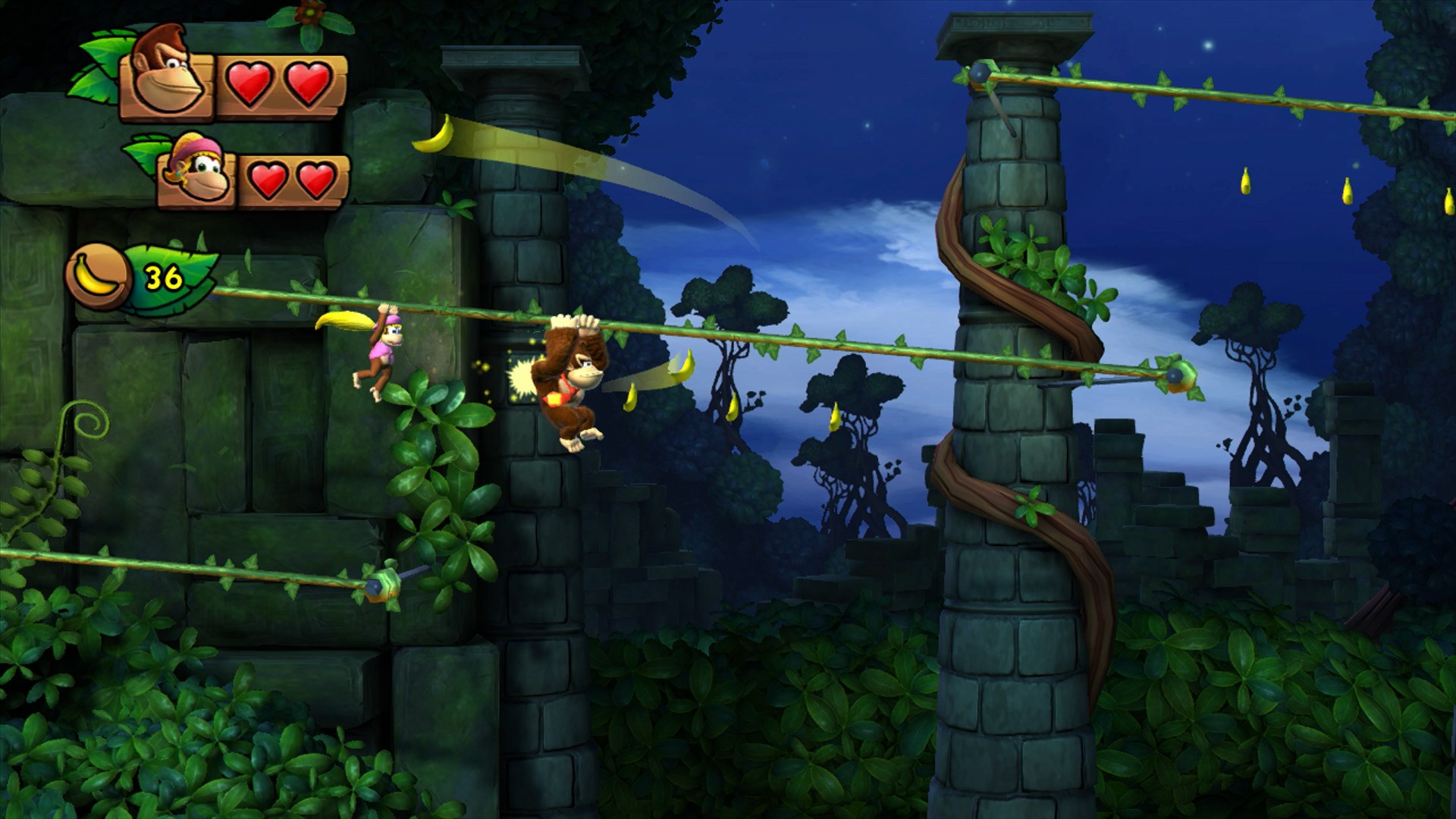Click the leaf behind Donkey Kong's portrait
The width and height of the screenshot is (1456, 819).
click(x=102, y=53)
